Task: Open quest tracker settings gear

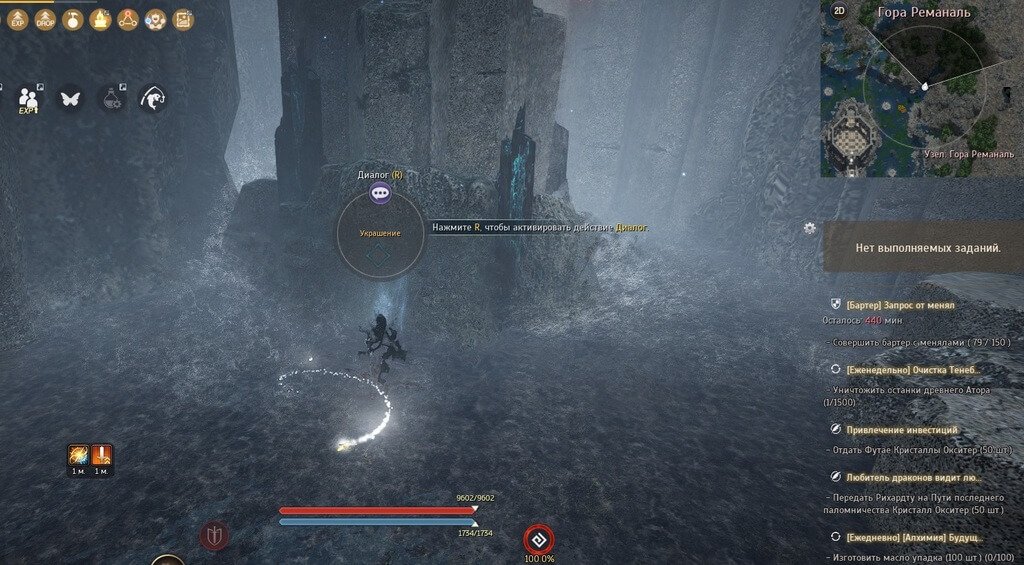Action: pos(809,228)
